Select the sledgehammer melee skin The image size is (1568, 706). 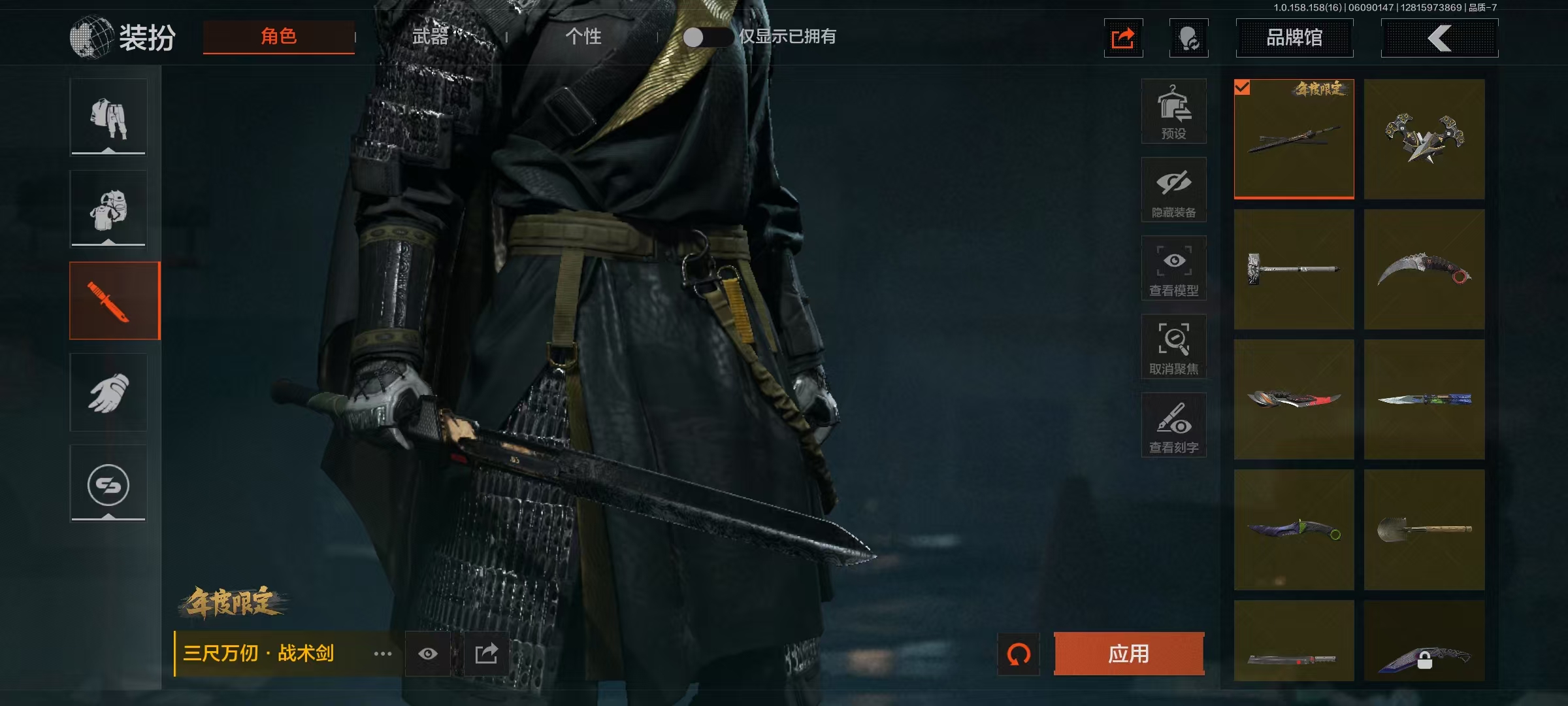click(x=1294, y=269)
